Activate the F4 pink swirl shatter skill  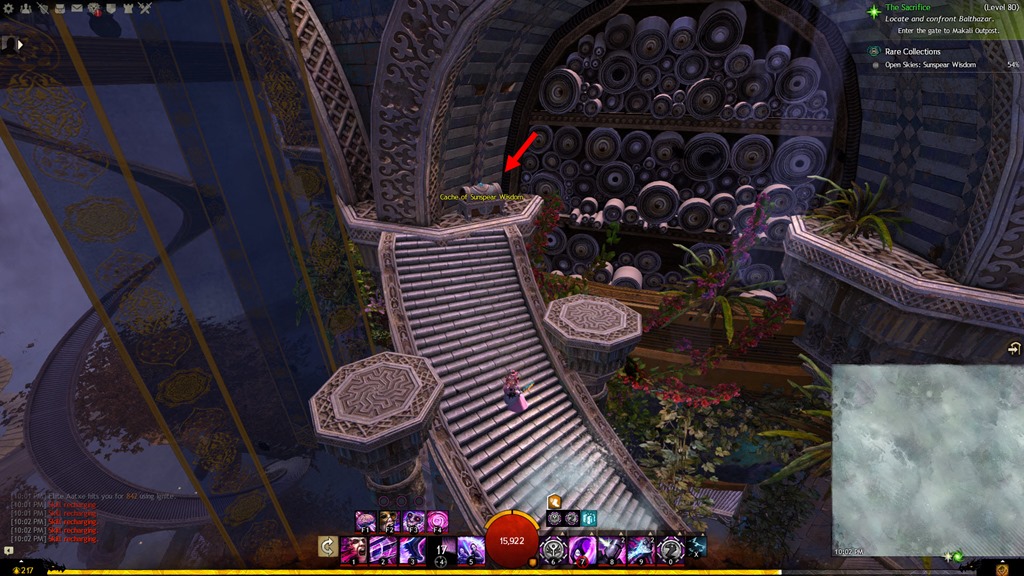438,521
